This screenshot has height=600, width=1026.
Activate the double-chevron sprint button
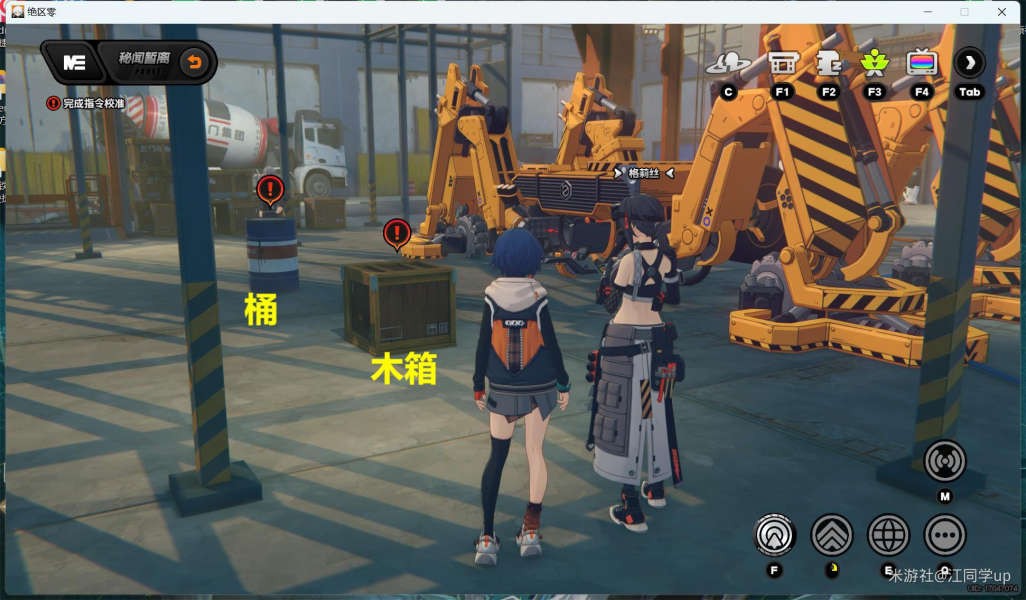tap(832, 535)
